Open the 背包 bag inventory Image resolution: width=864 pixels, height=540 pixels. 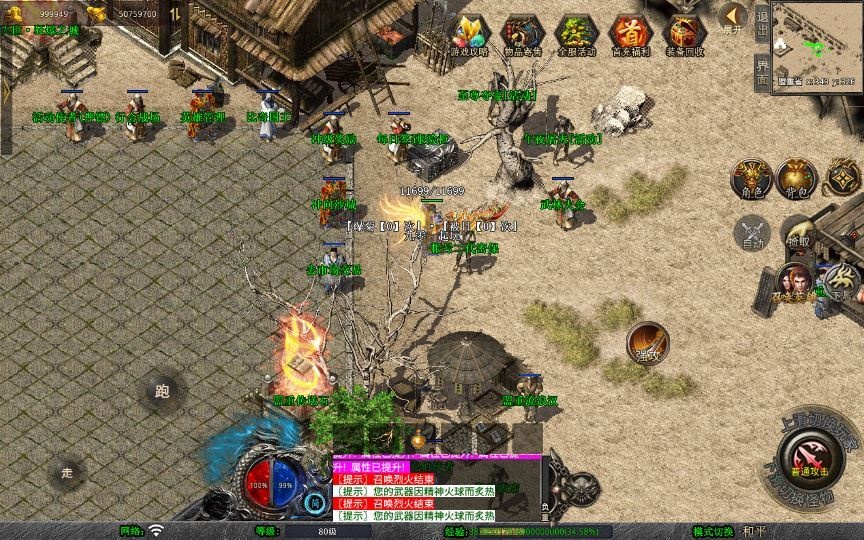[797, 179]
